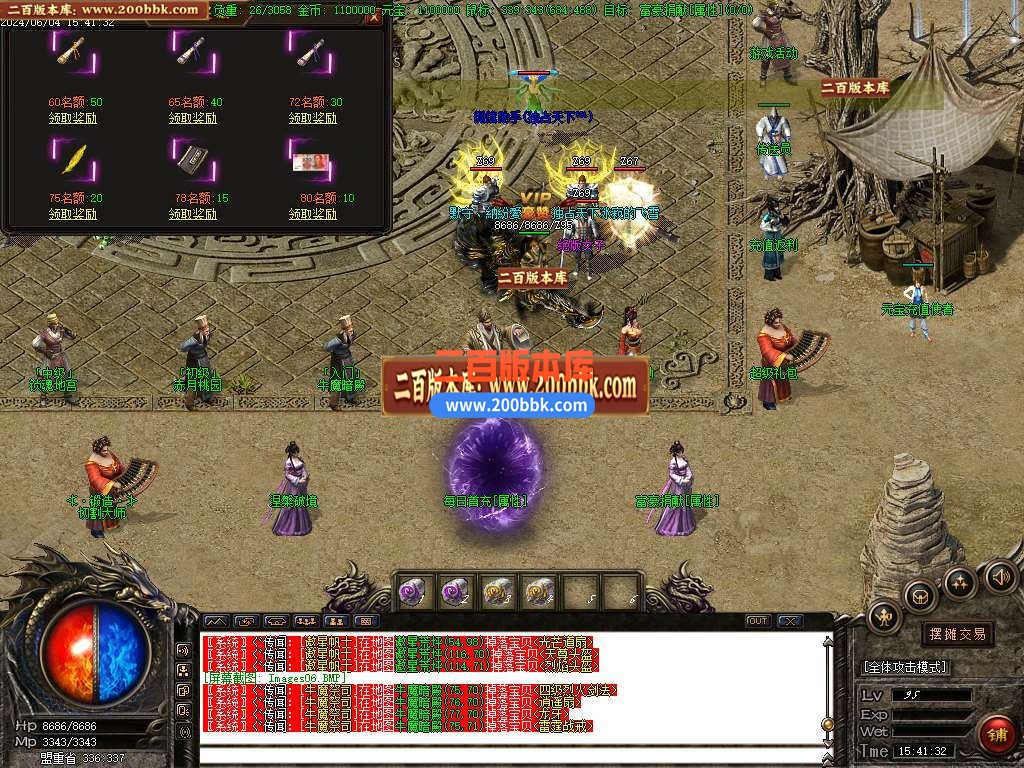Select the golden feather reward item
1024x768 pixels.
click(x=73, y=157)
